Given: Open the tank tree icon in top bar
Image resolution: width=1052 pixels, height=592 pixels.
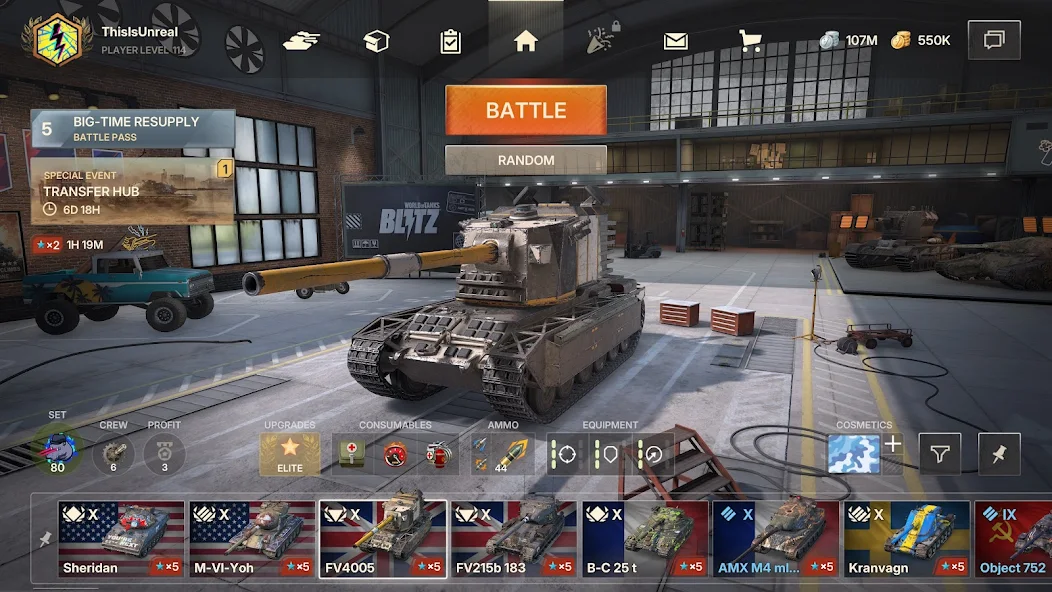Looking at the screenshot, I should click(301, 41).
